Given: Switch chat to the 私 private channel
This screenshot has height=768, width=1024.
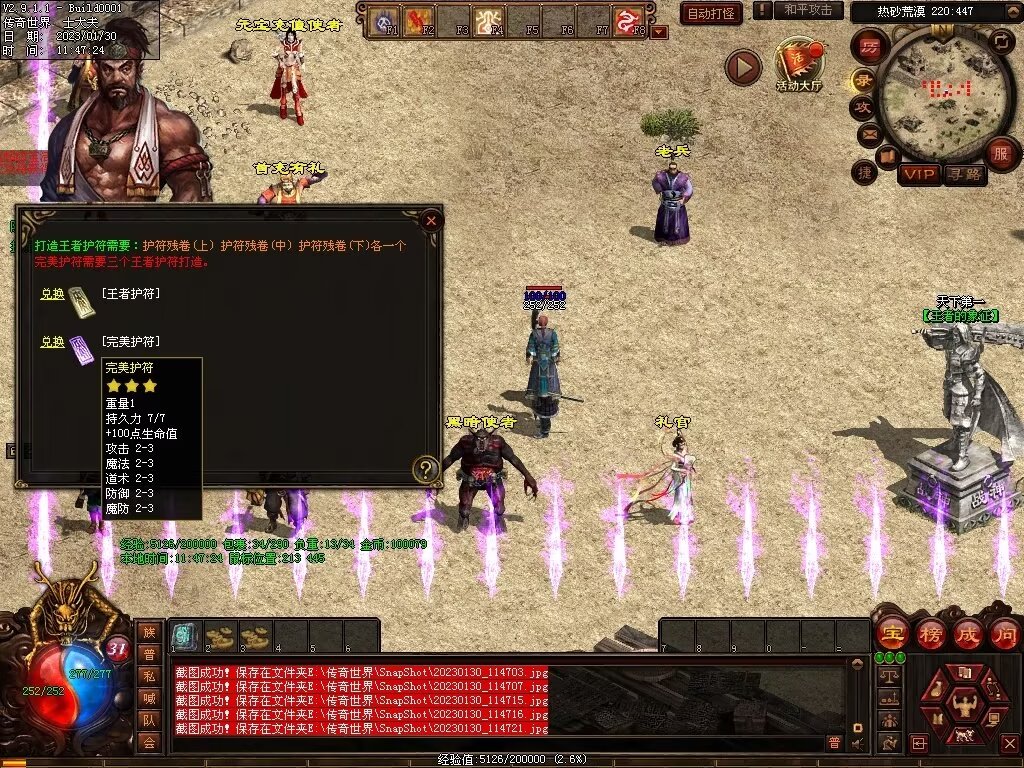Looking at the screenshot, I should [x=149, y=676].
